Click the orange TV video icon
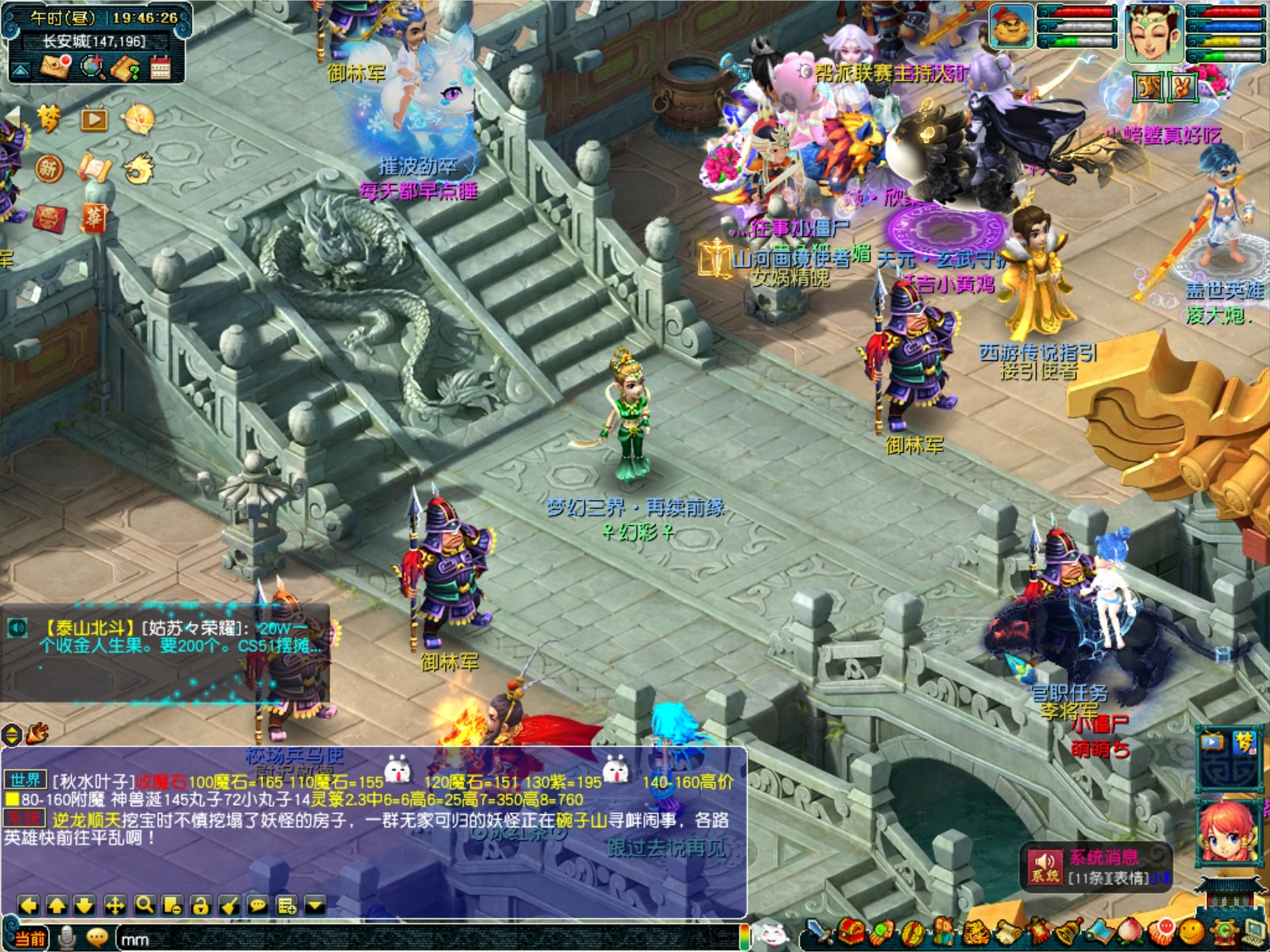Viewport: 1270px width, 952px height. tap(94, 120)
